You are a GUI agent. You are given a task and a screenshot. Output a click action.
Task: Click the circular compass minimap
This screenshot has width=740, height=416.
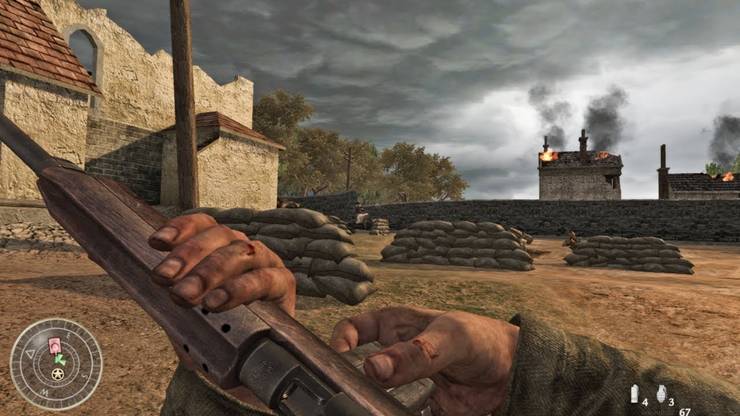[x=56, y=364]
